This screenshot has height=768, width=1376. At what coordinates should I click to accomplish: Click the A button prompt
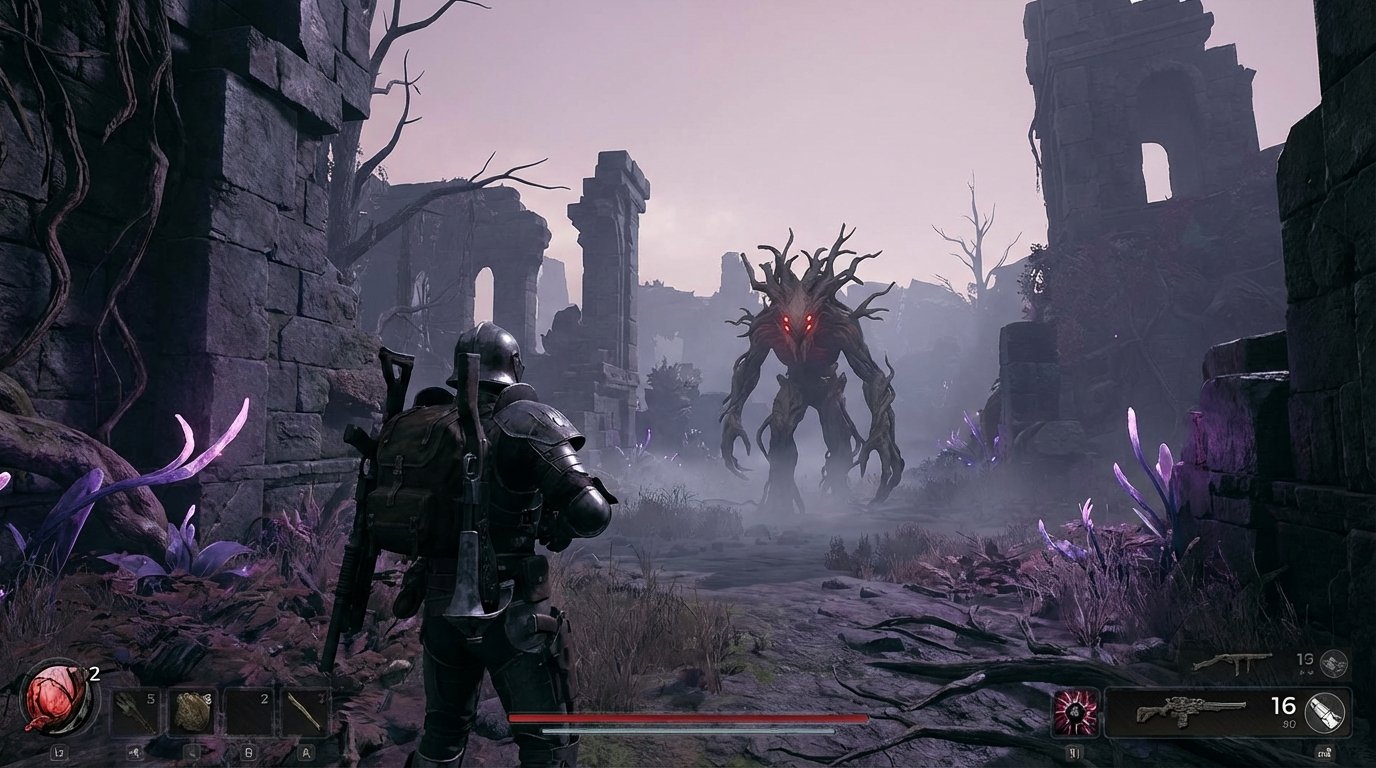(x=305, y=752)
